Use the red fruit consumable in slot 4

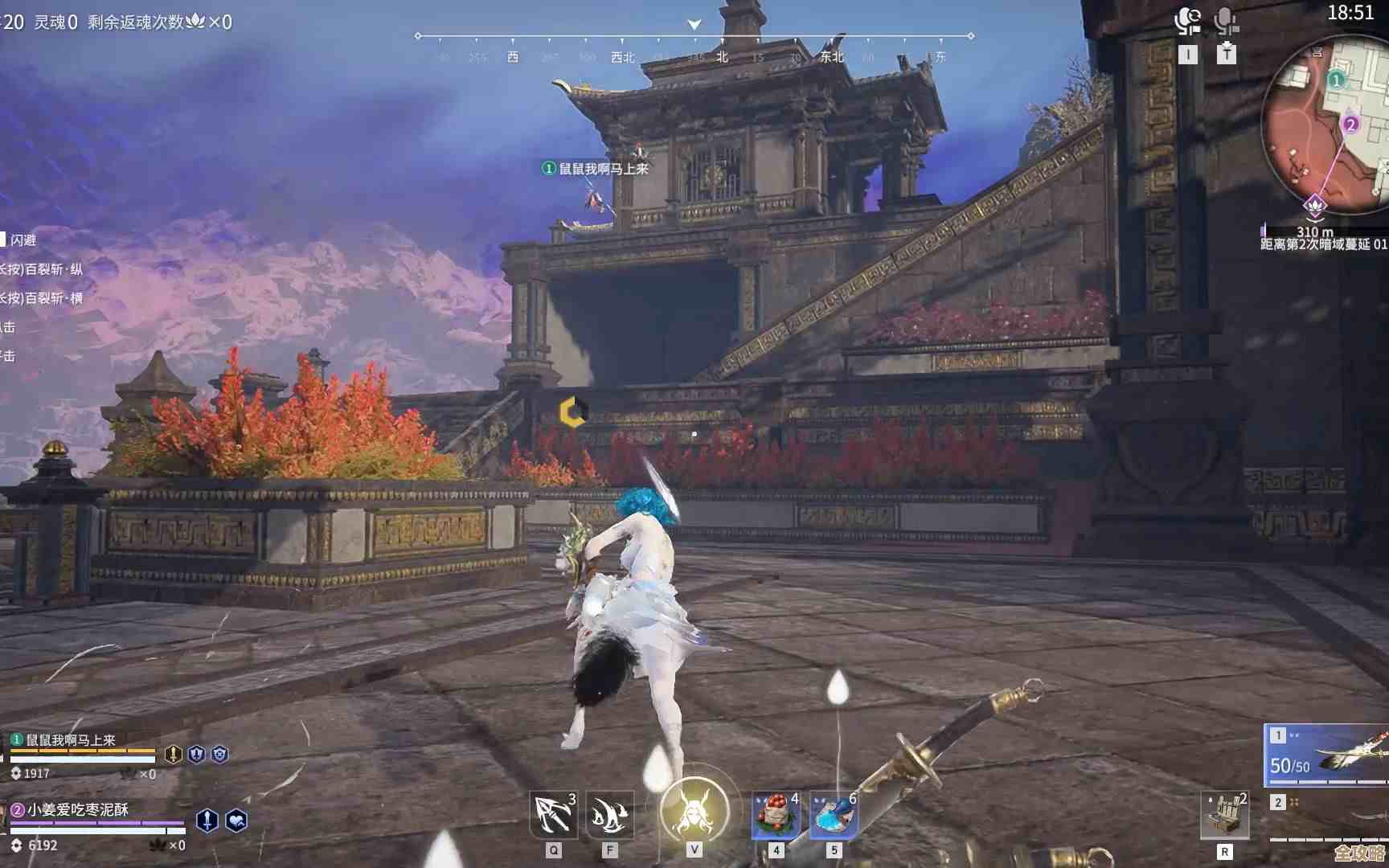(x=774, y=813)
